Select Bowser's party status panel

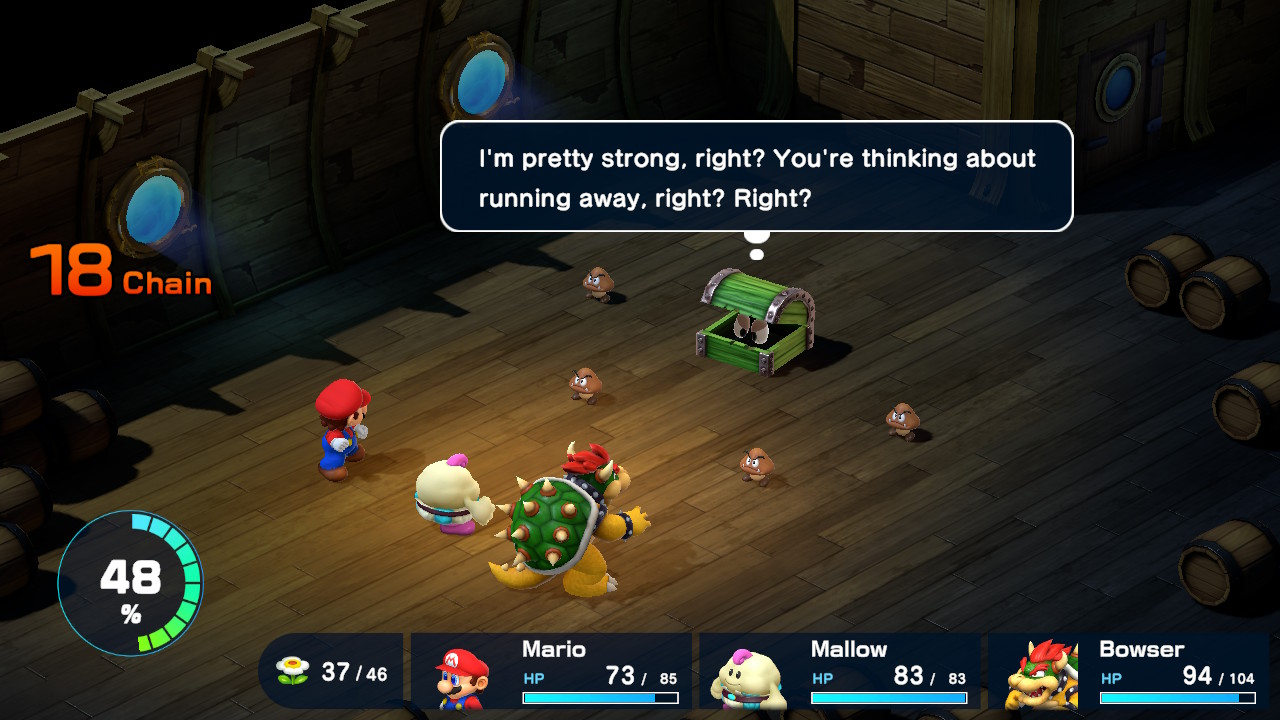pyautogui.click(x=1128, y=671)
